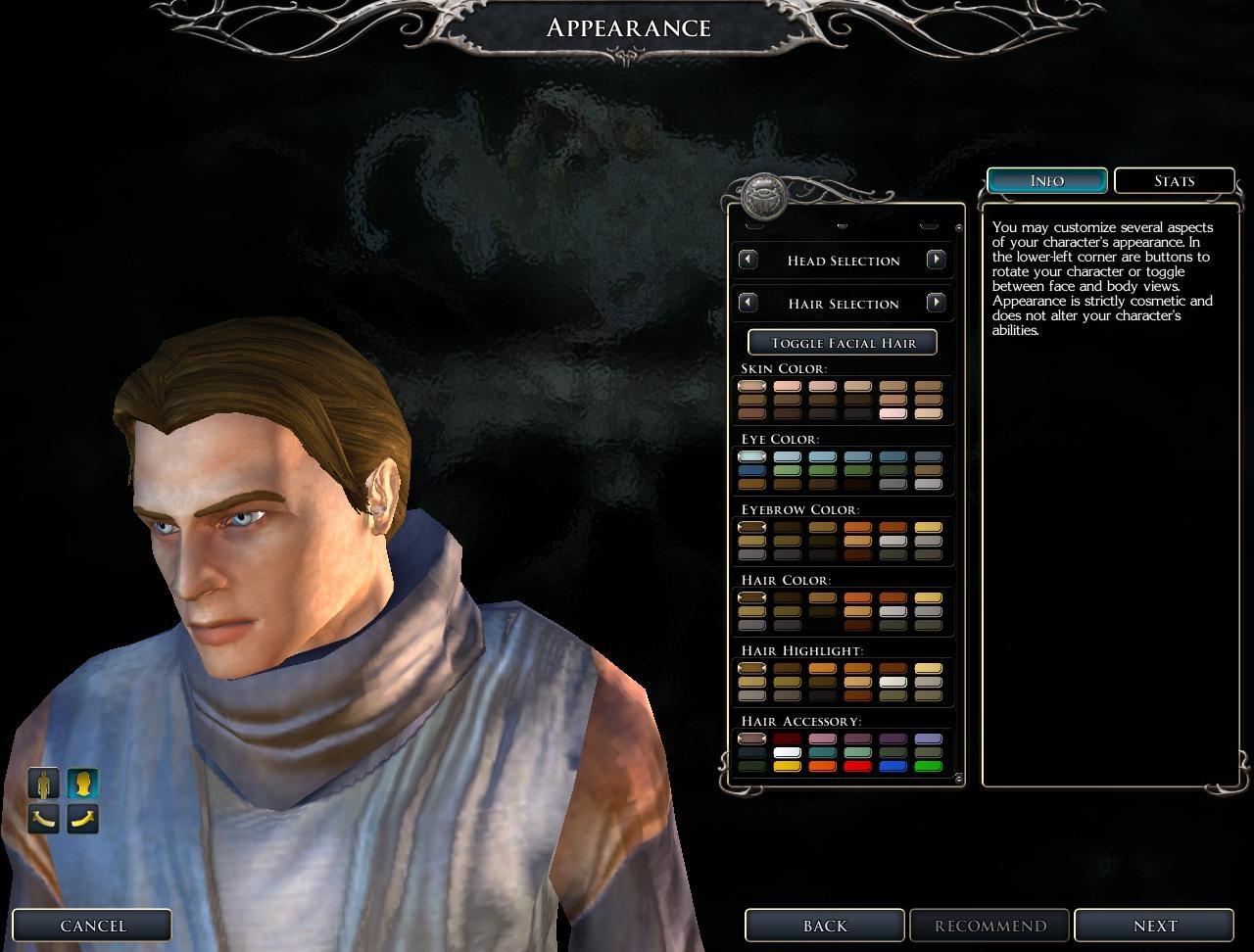Image resolution: width=1254 pixels, height=952 pixels.
Task: Rotate the character with the left curved arrow
Action: (43, 818)
